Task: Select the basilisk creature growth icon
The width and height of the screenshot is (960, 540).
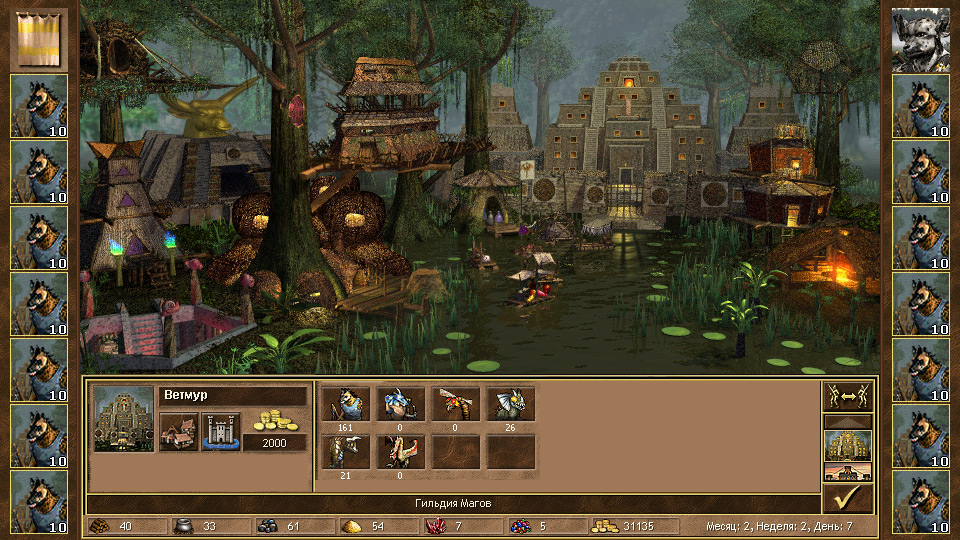Action: pyautogui.click(x=511, y=403)
